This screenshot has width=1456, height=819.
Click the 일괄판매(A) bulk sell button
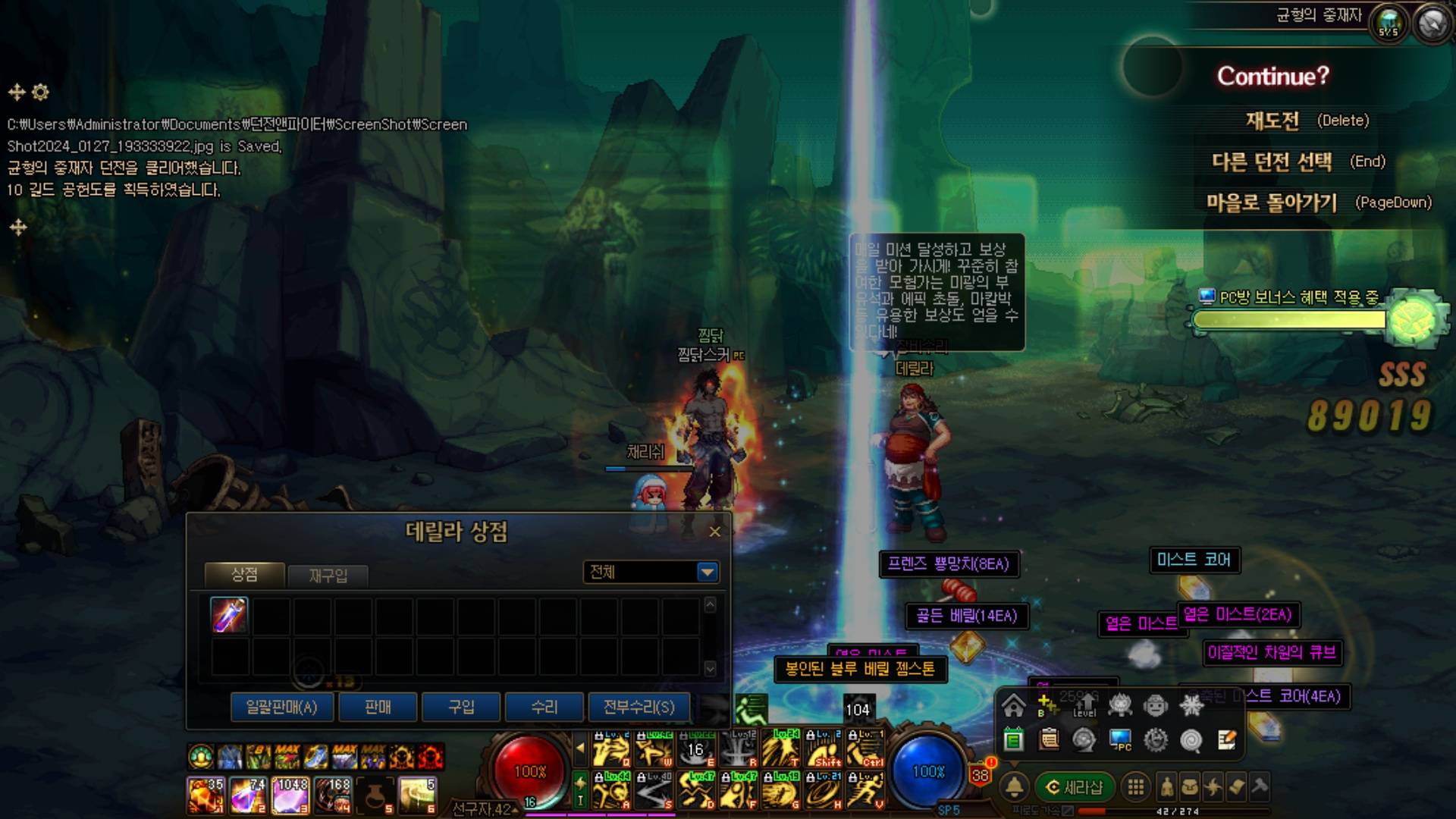tap(281, 708)
